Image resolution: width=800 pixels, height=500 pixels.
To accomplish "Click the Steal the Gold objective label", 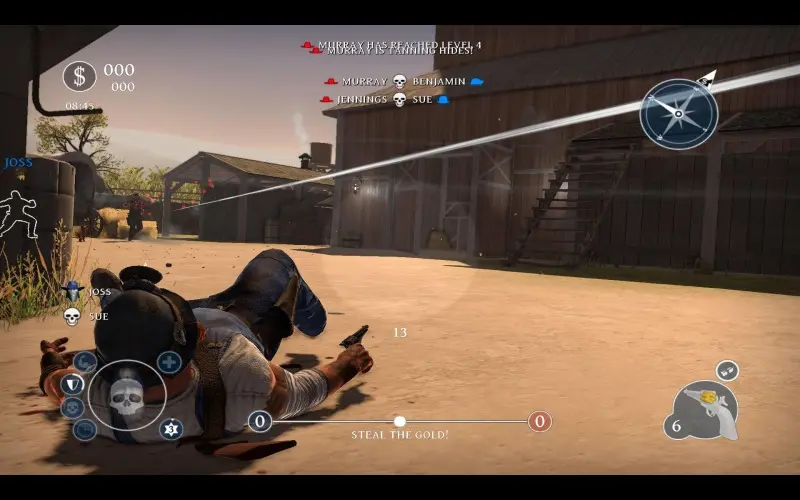I will (399, 435).
